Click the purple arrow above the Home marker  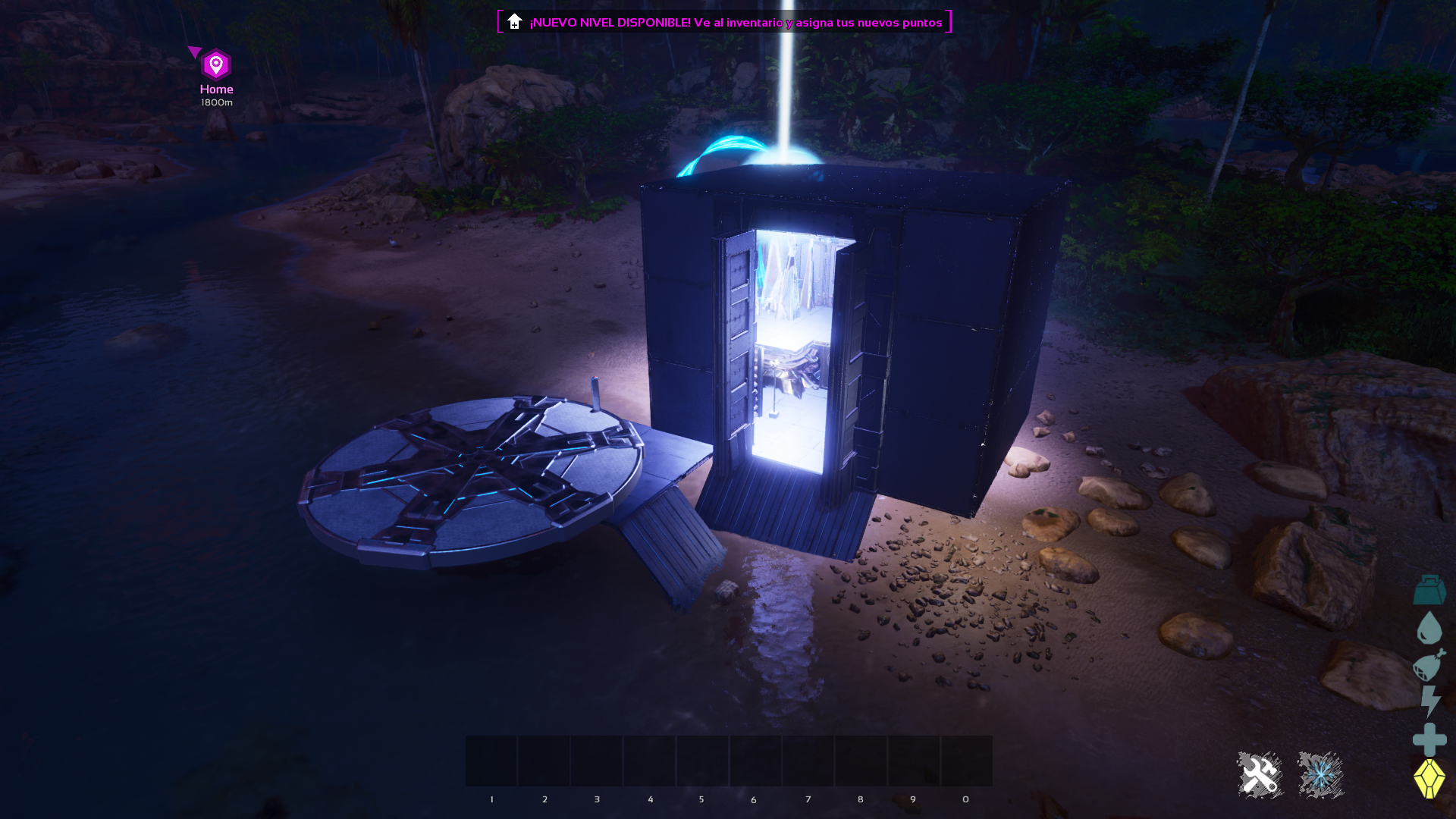(x=196, y=50)
